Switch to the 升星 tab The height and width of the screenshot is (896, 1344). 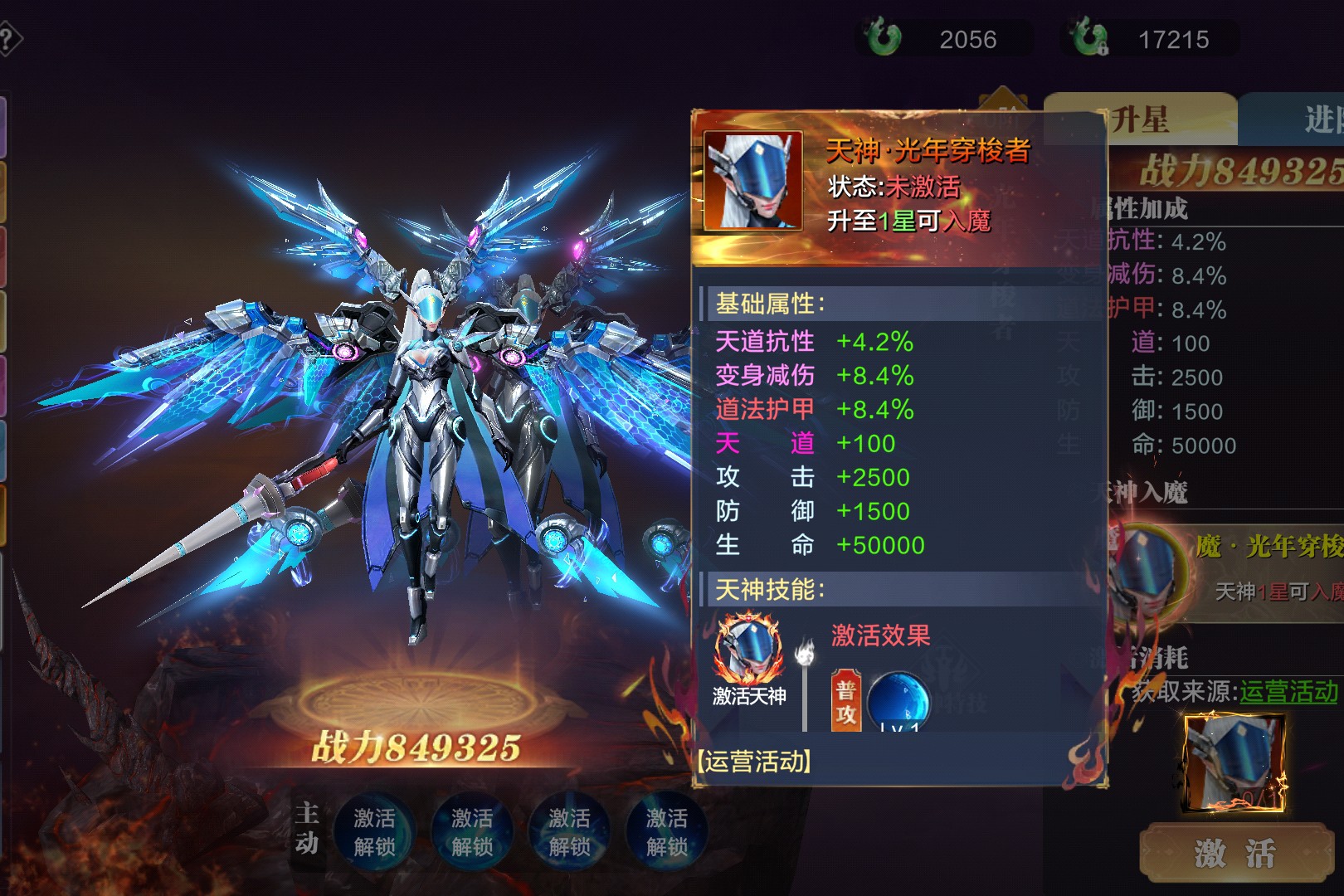1139,119
